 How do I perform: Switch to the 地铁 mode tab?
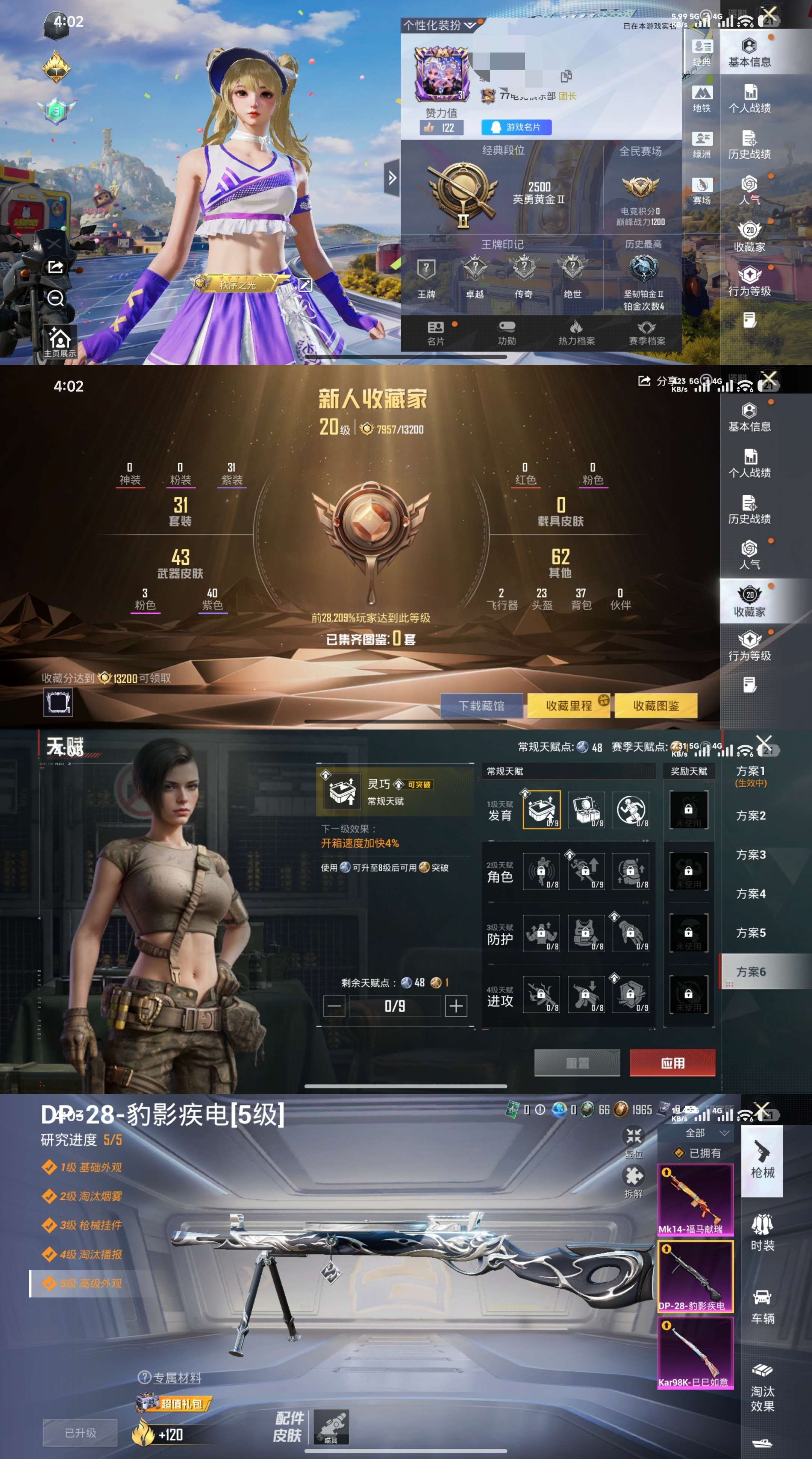[x=701, y=99]
